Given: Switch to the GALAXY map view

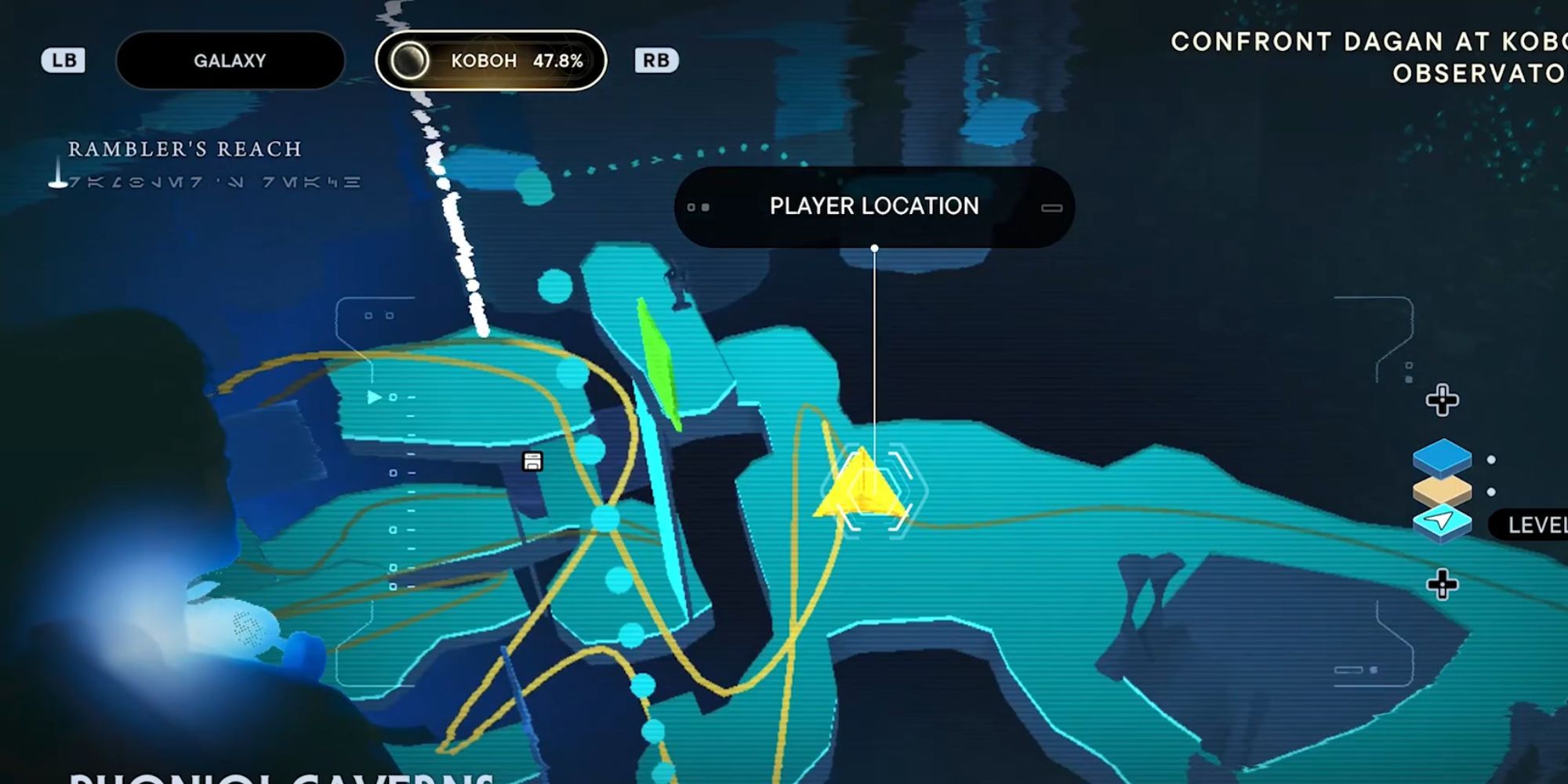Looking at the screenshot, I should [230, 60].
